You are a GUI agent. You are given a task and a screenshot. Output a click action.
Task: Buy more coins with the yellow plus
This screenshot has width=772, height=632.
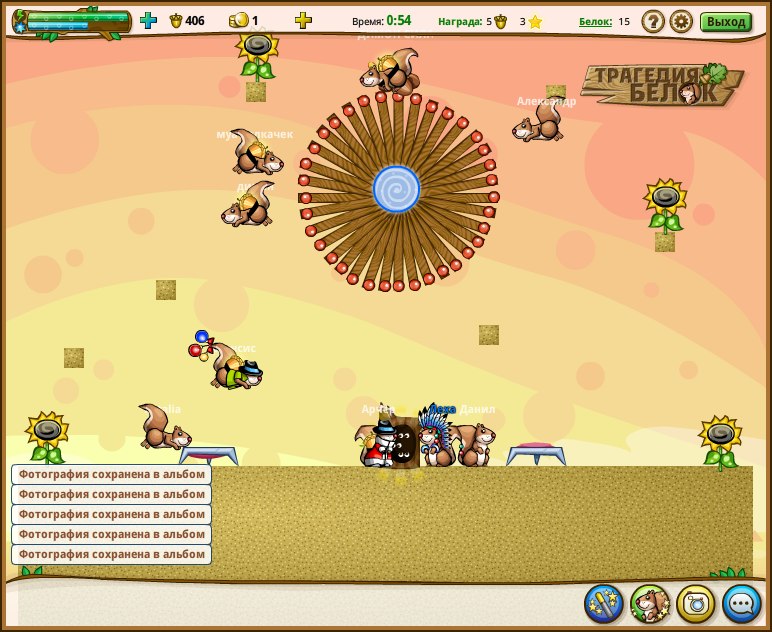303,20
